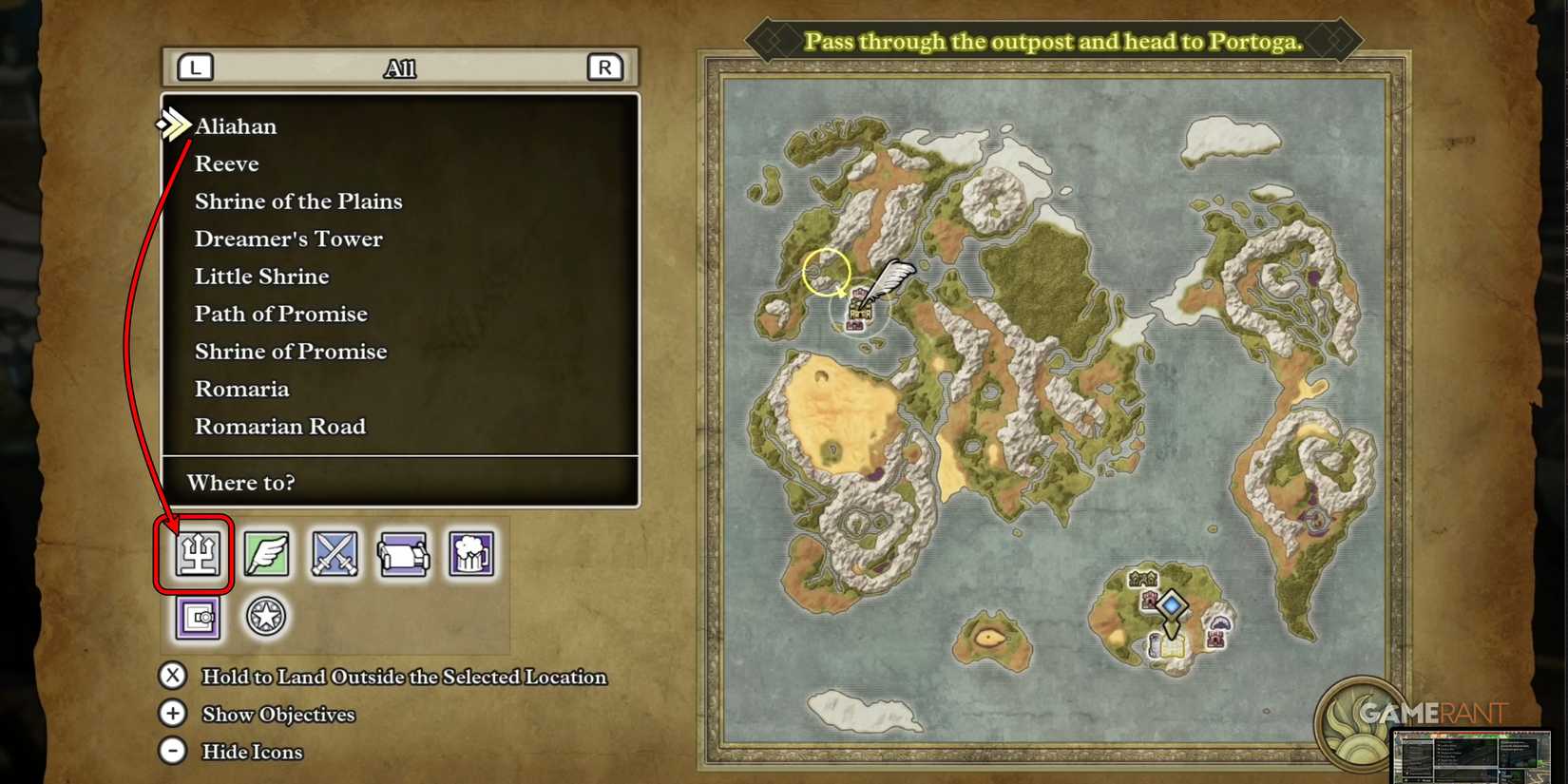Enable landing outside the selected location
This screenshot has height=784, width=1568.
tap(172, 677)
